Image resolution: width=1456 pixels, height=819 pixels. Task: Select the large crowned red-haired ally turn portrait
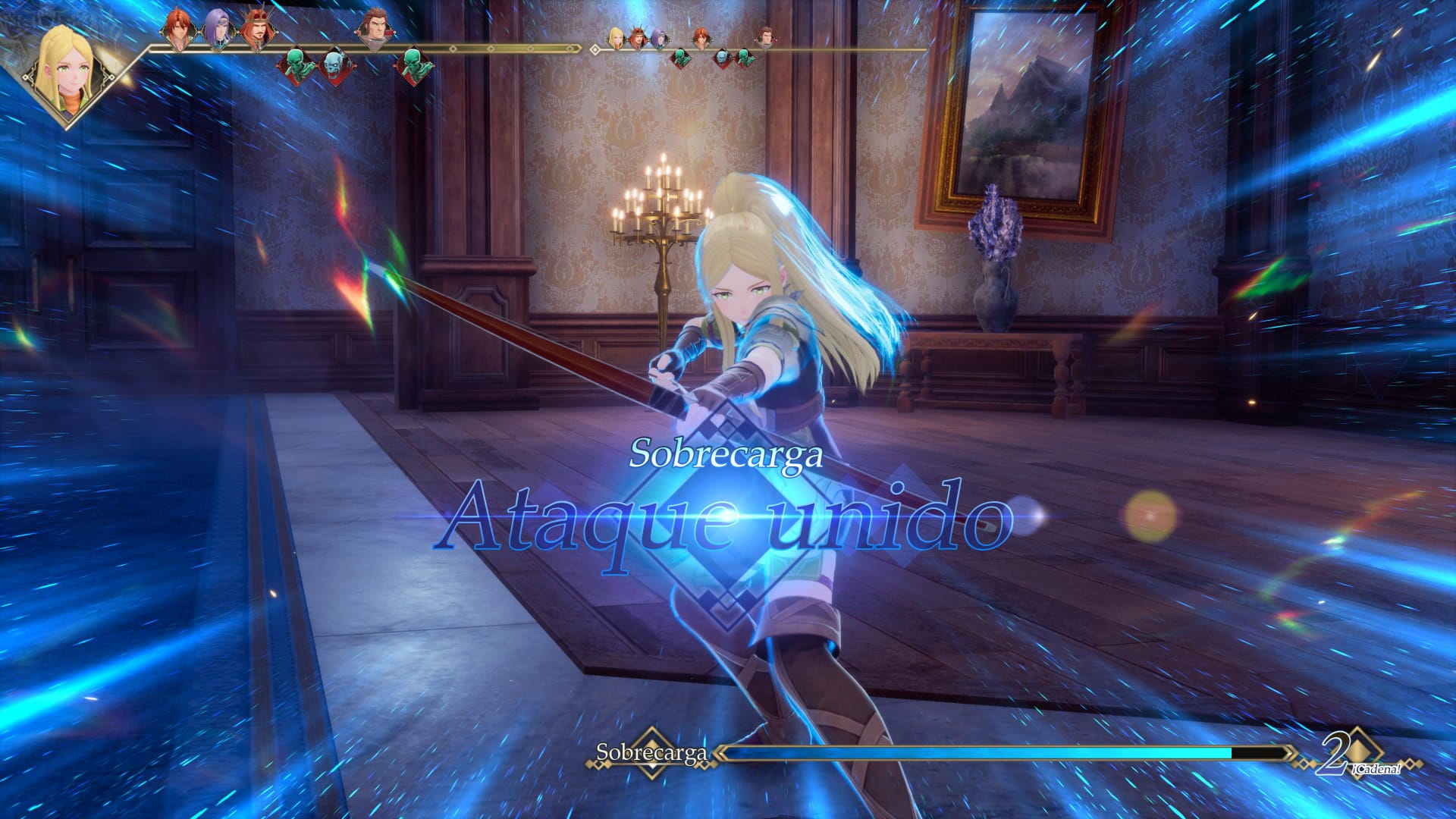tap(256, 32)
